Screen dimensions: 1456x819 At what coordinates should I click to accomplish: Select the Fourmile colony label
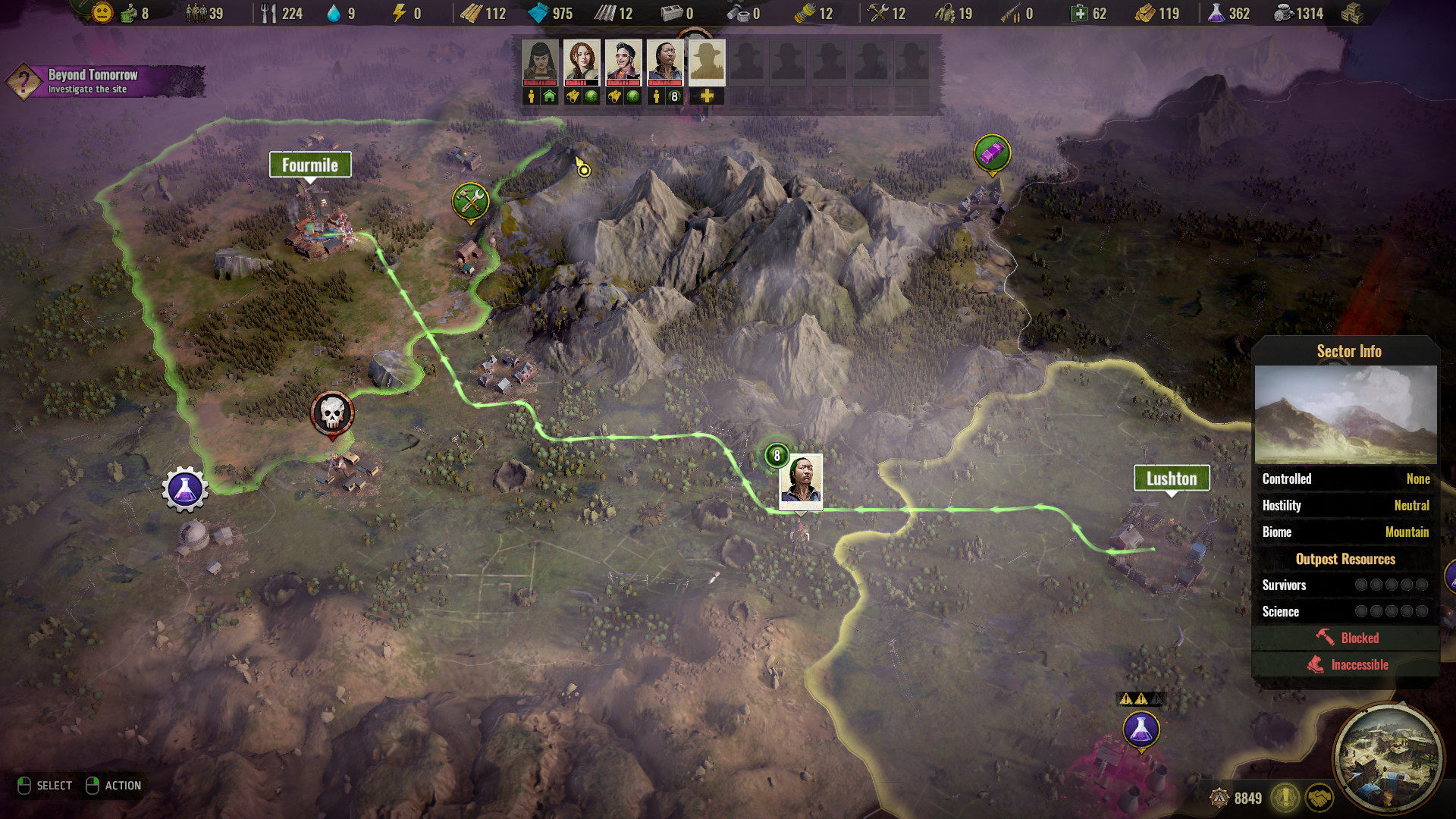310,165
